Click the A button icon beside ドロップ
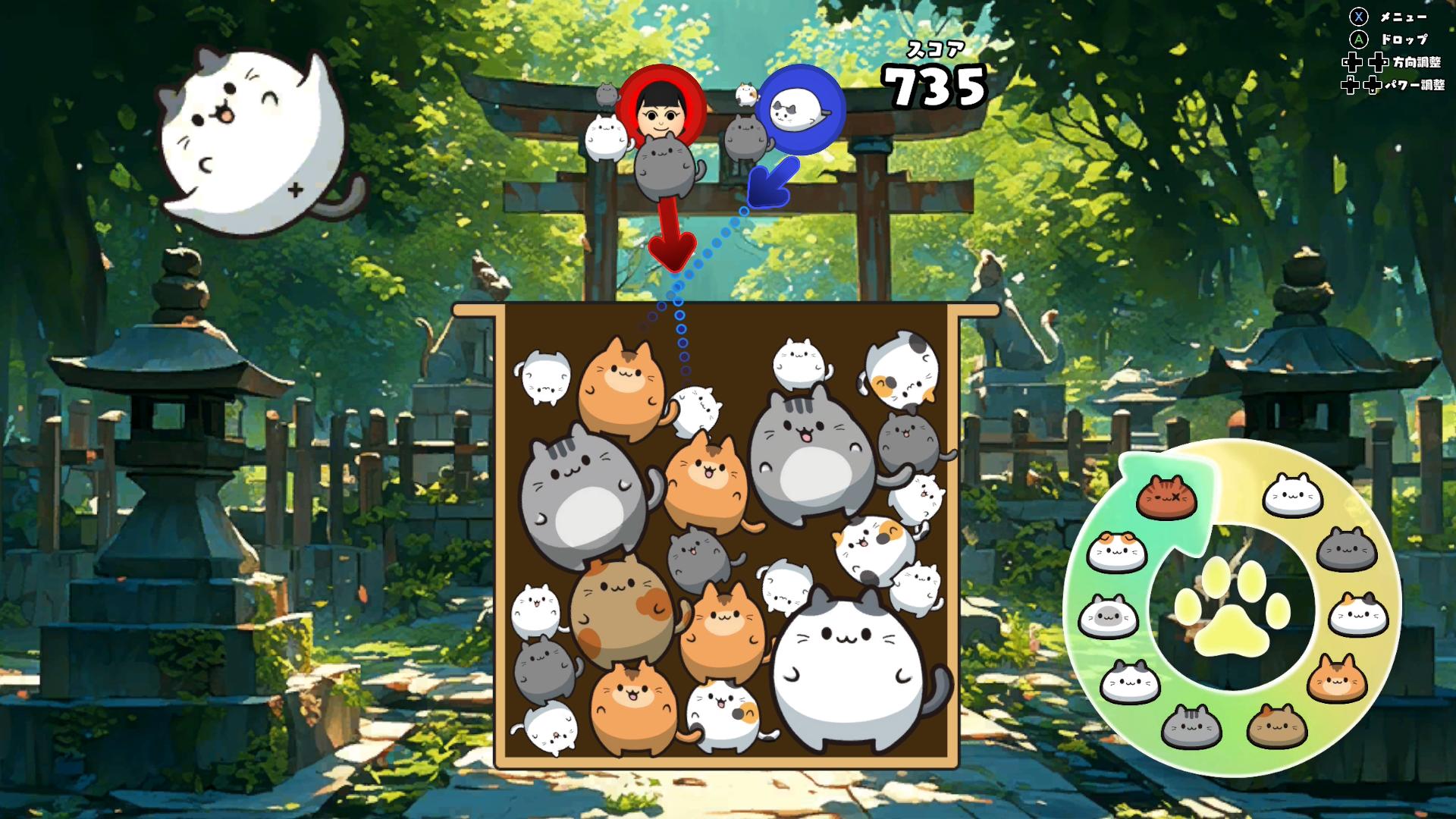The height and width of the screenshot is (819, 1456). coord(1359,39)
